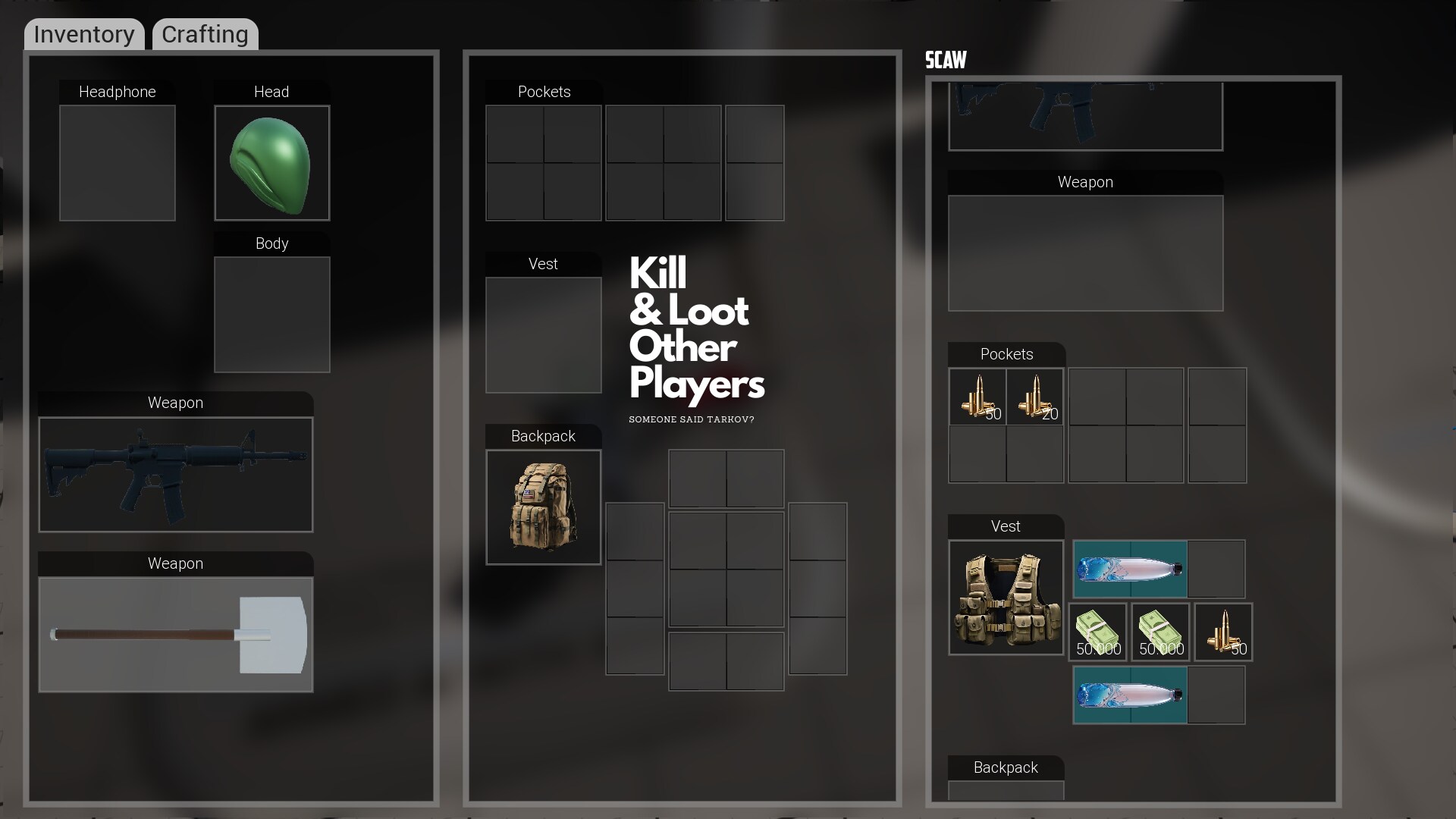Grab the 50-round ammo stack from SCAW's pockets
The image size is (1456, 819).
click(x=977, y=397)
